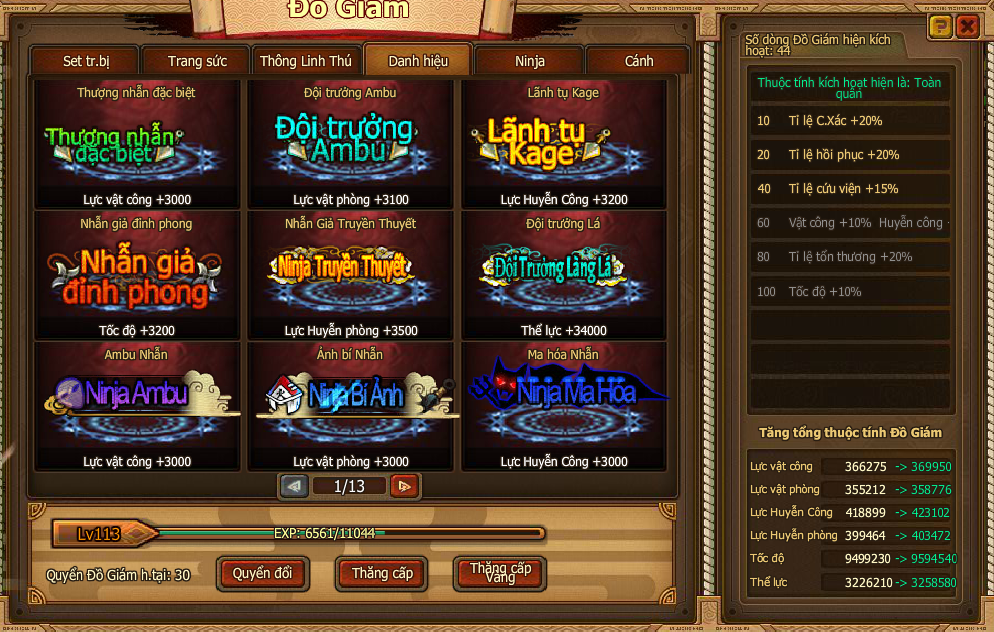Select the Danh hiệu tab
The width and height of the screenshot is (994, 632).
[x=418, y=61]
